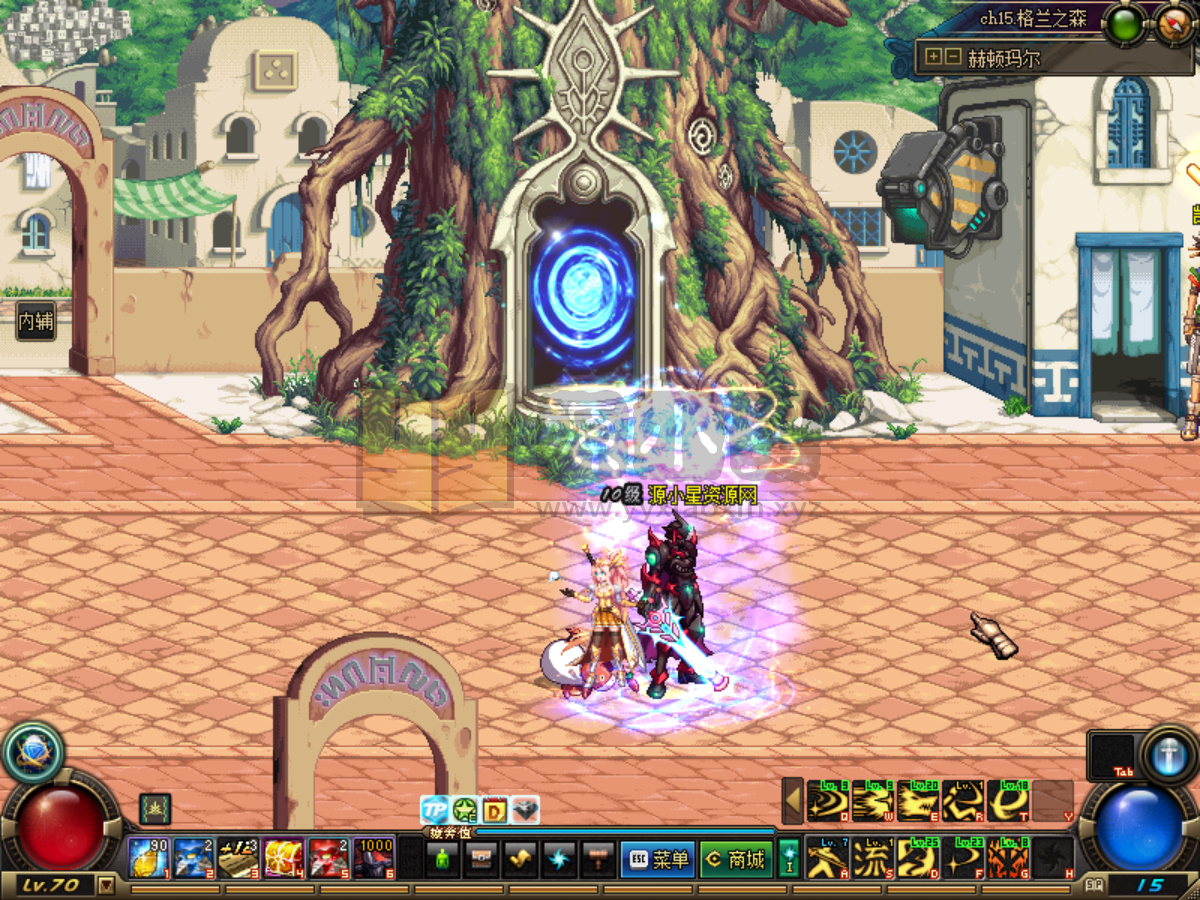Collapse the skill bar with the left arrow
The image size is (1200, 900).
click(793, 800)
